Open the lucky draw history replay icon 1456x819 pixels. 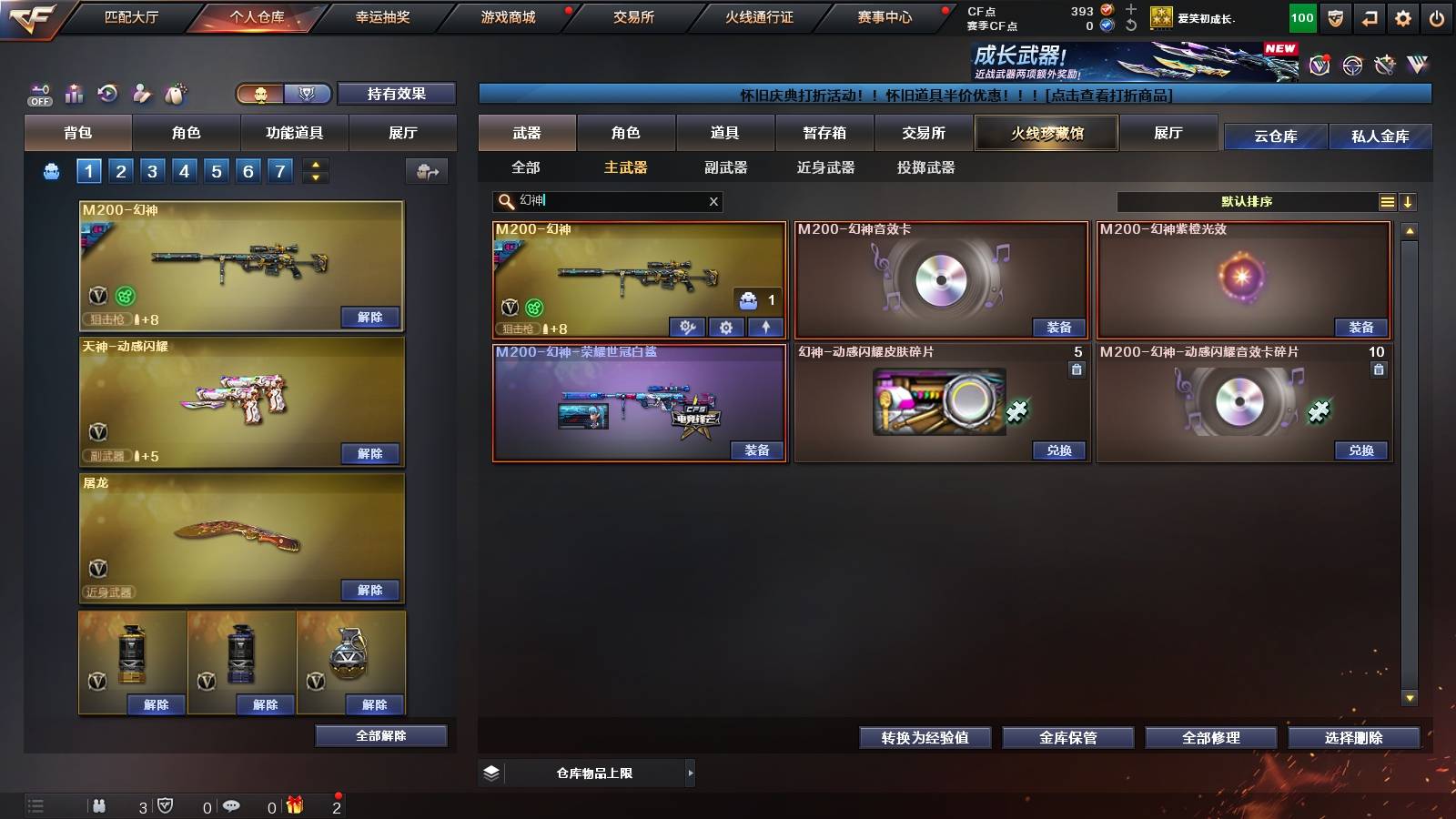click(107, 94)
